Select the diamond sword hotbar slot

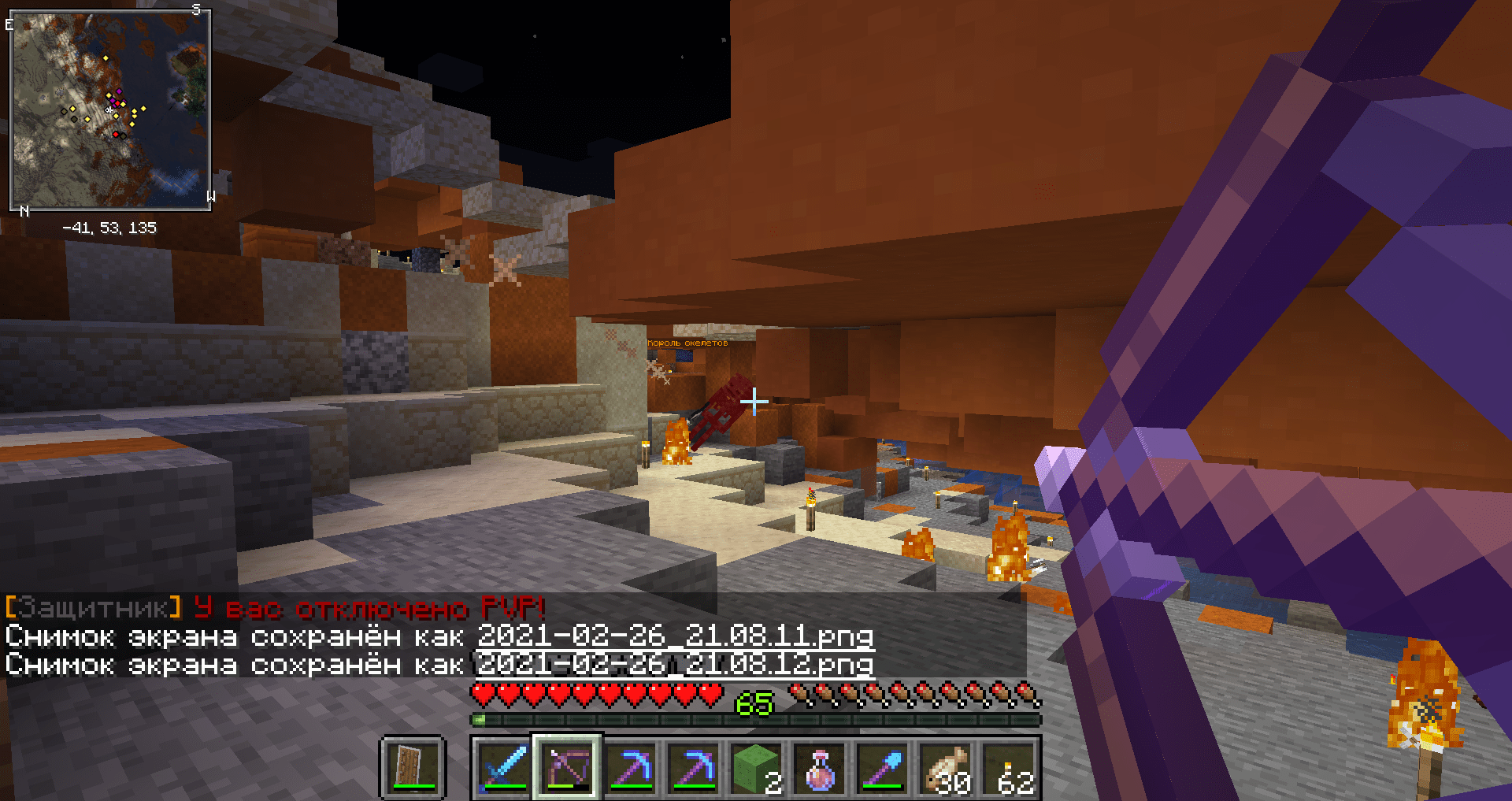pos(504,767)
